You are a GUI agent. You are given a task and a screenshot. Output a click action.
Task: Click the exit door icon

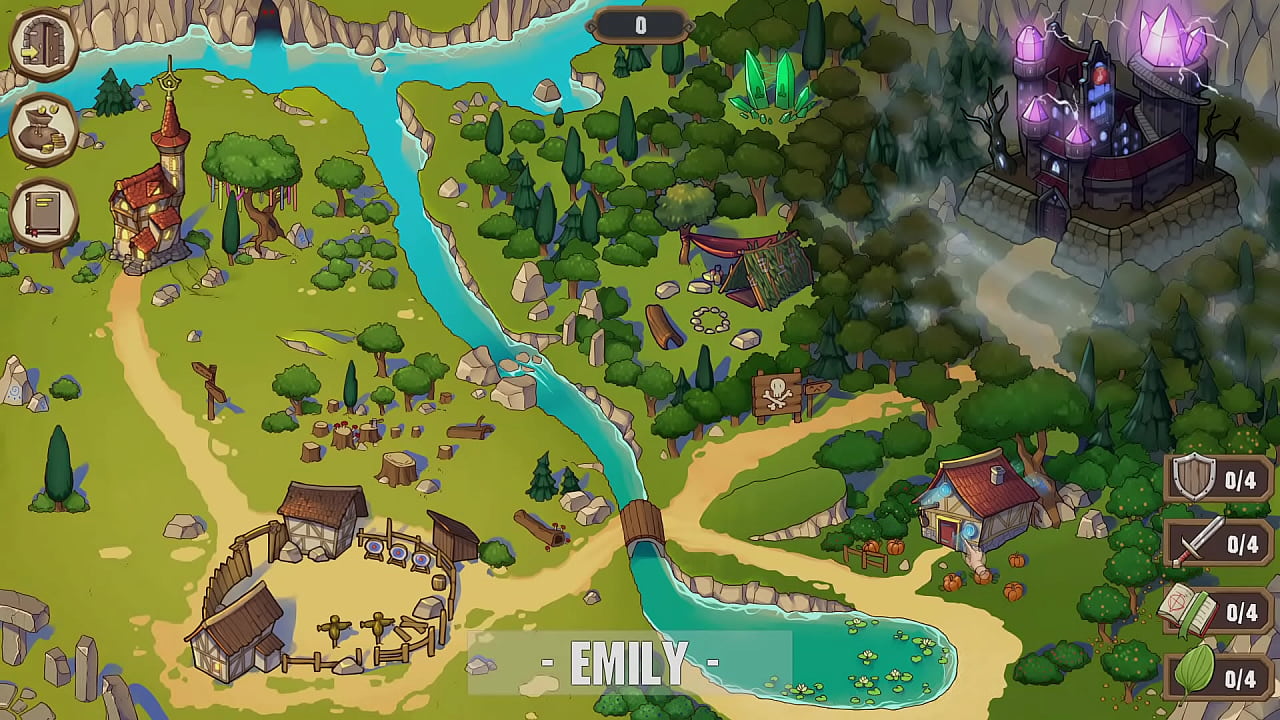44,43
